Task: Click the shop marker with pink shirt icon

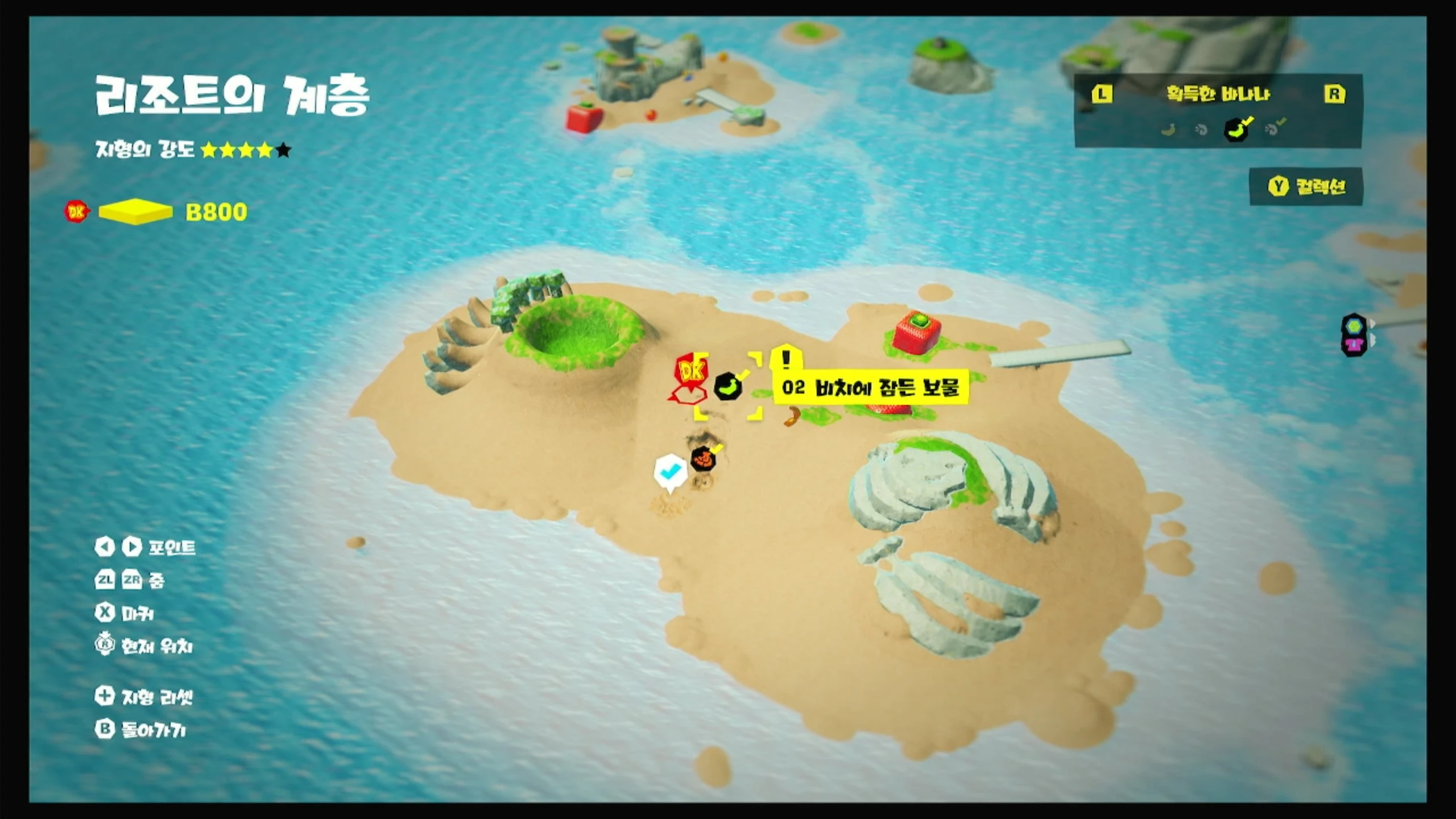Action: tap(1354, 345)
